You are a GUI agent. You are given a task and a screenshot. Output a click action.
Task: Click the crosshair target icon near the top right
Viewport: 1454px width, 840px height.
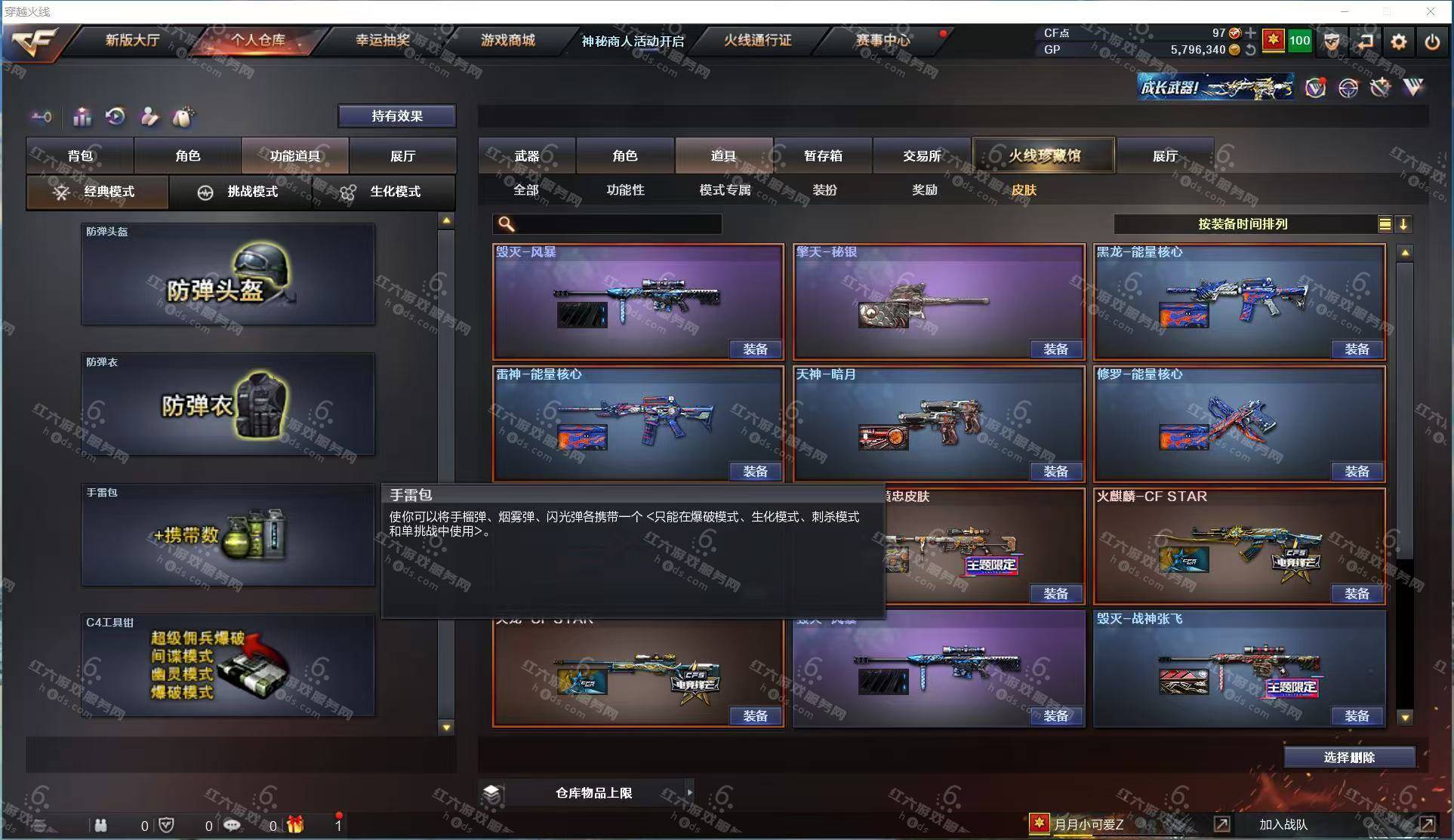pyautogui.click(x=1348, y=88)
